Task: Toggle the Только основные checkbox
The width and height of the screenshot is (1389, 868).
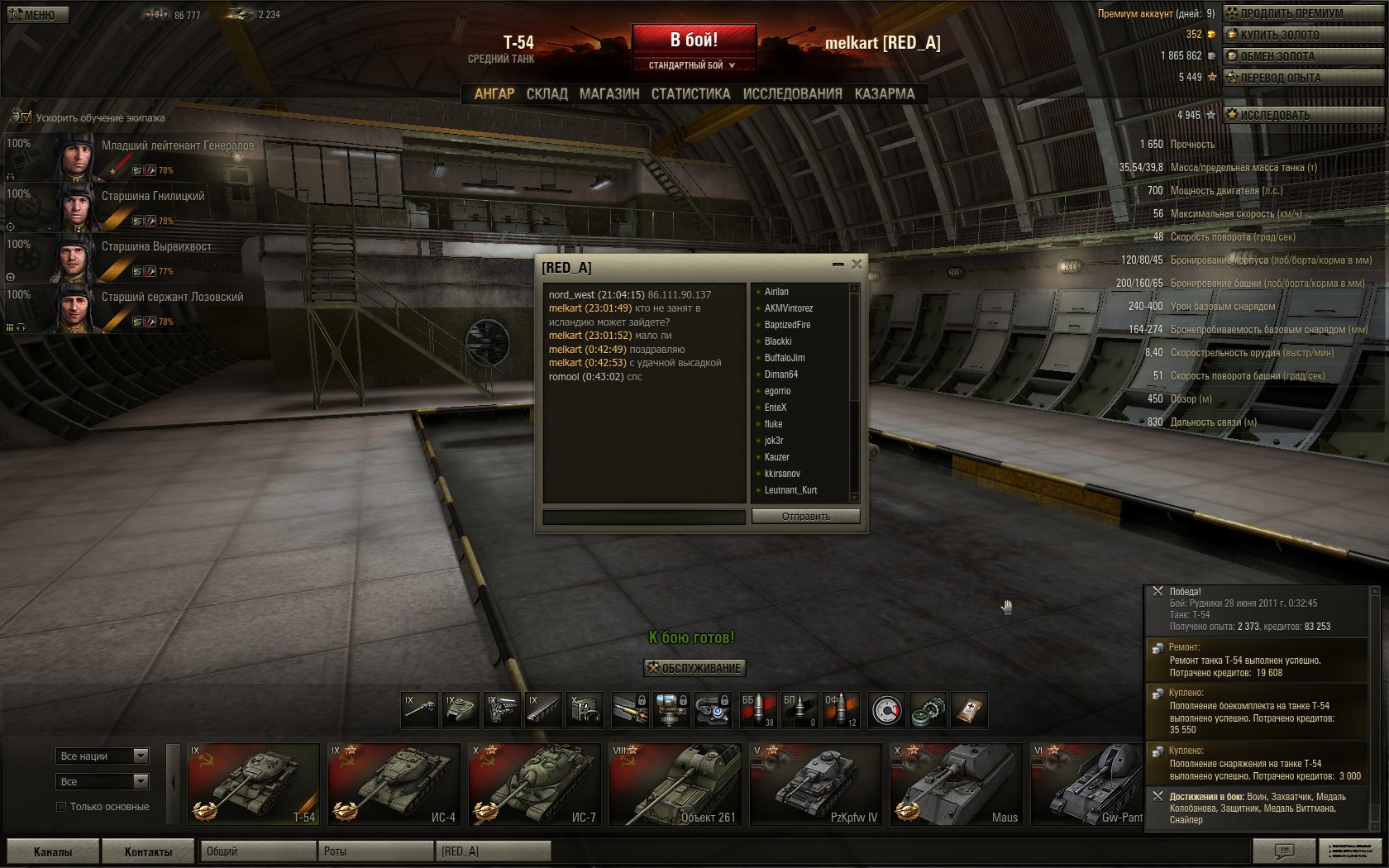Action: coord(61,807)
